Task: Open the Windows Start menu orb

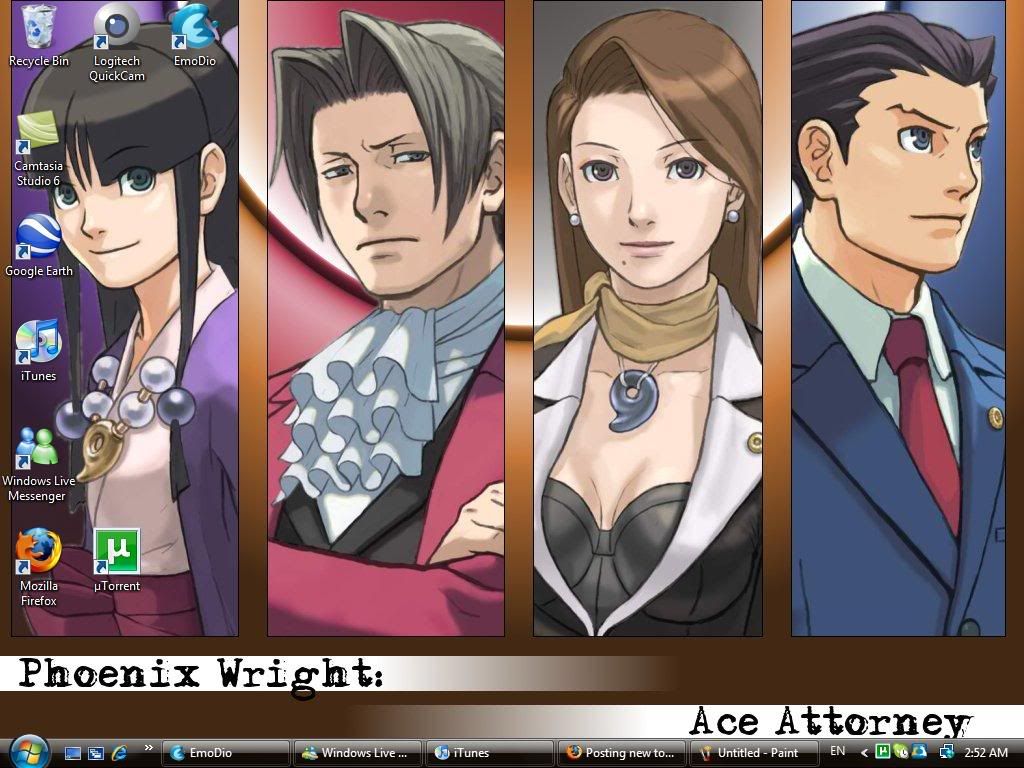Action: tap(27, 750)
